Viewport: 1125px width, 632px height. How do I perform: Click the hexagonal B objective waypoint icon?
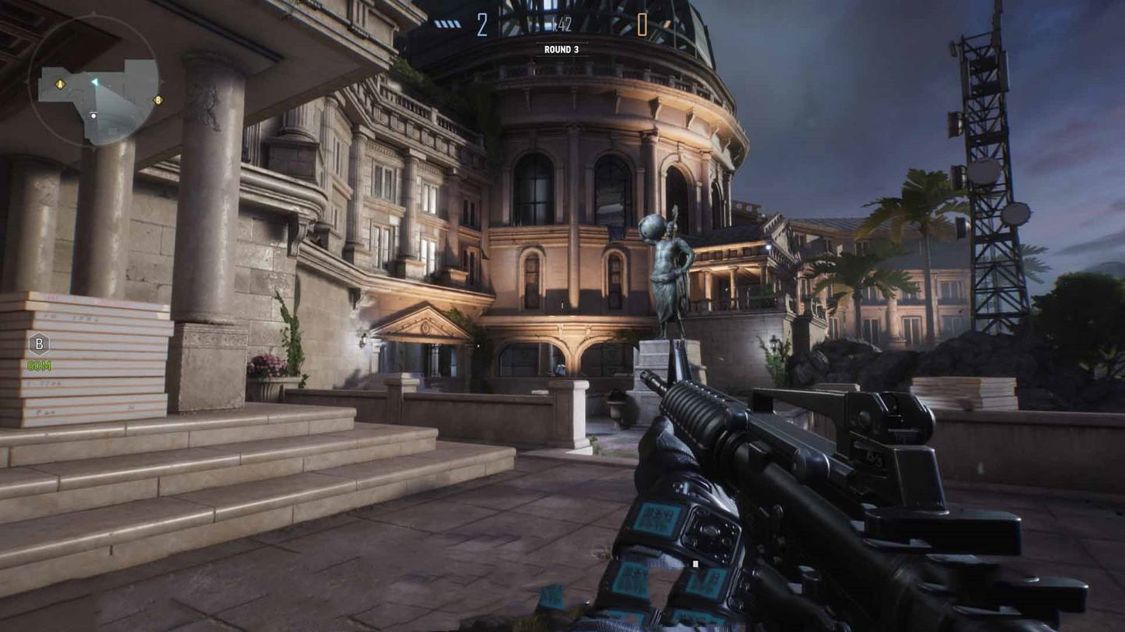(x=39, y=344)
